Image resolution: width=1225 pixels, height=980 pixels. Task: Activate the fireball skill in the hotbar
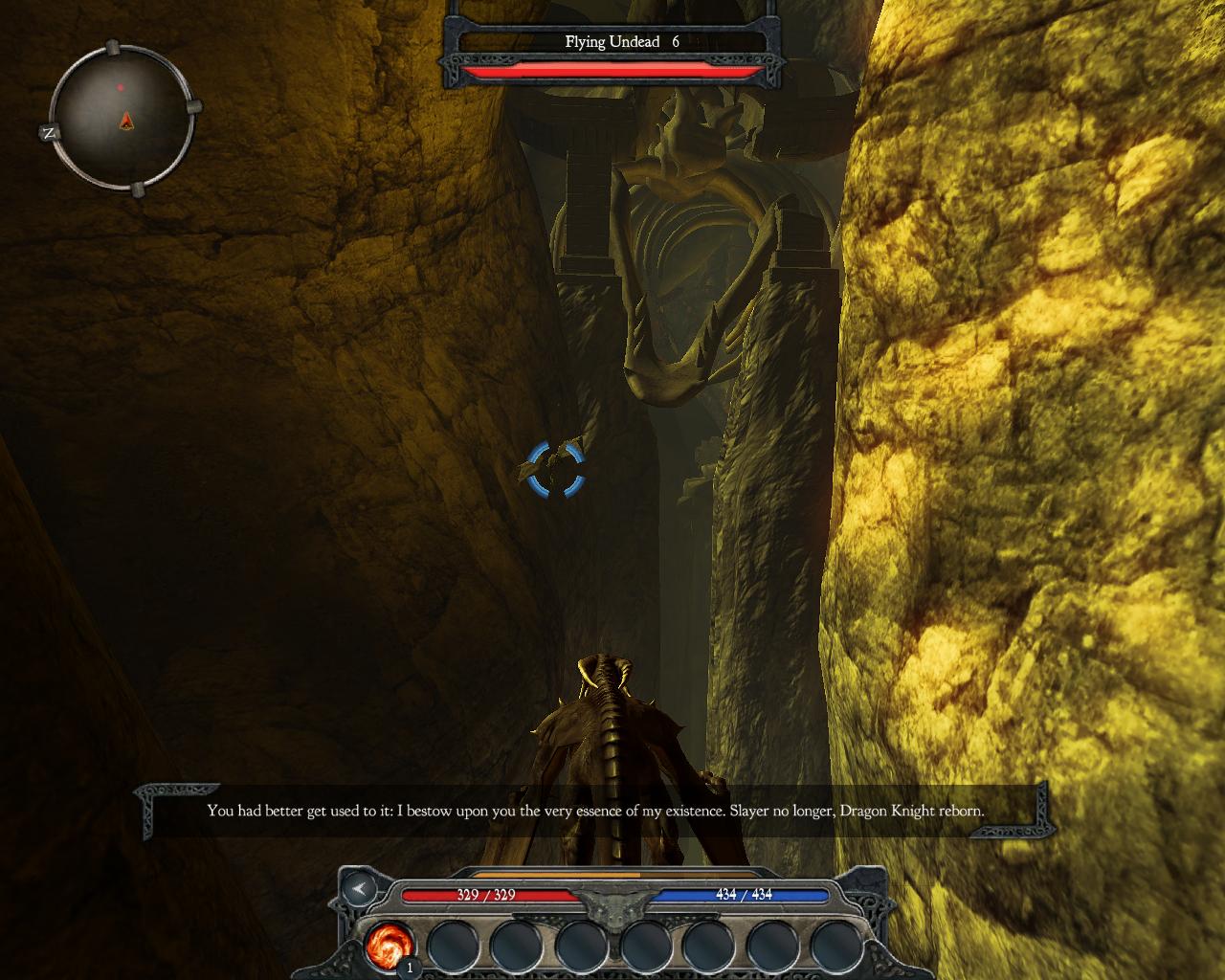coord(390,946)
